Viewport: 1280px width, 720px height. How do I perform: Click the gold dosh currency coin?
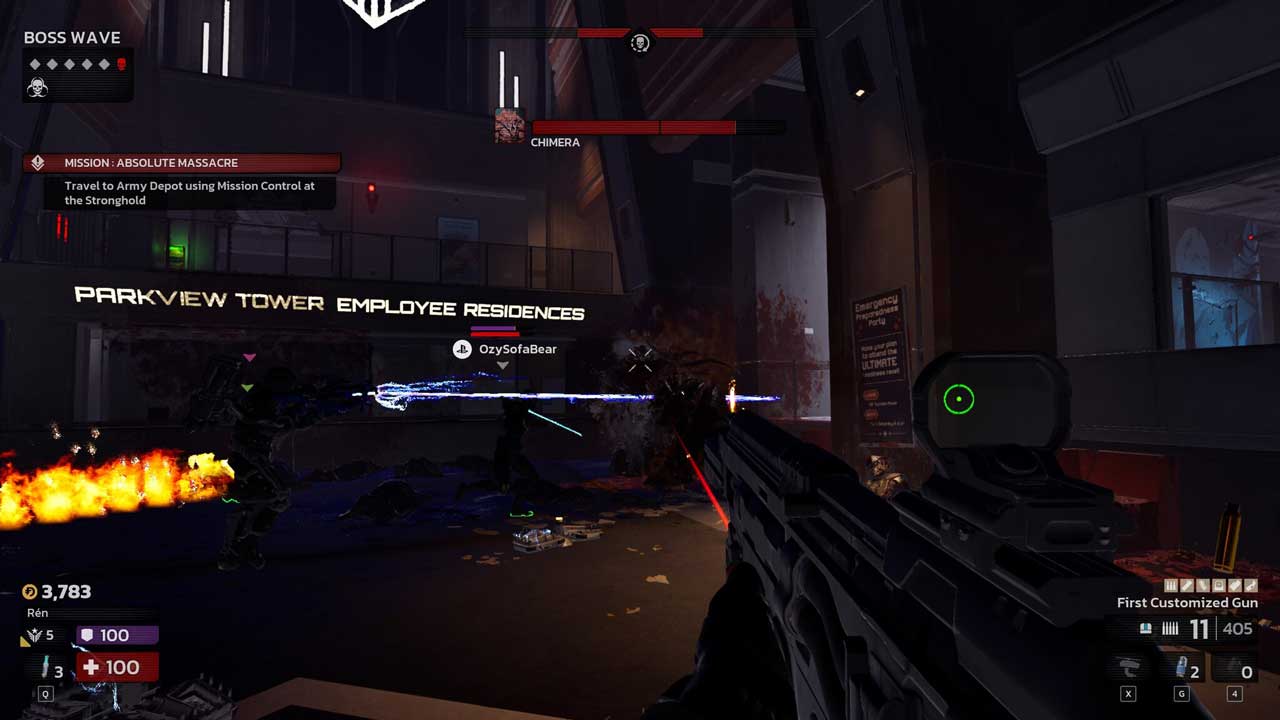29,592
